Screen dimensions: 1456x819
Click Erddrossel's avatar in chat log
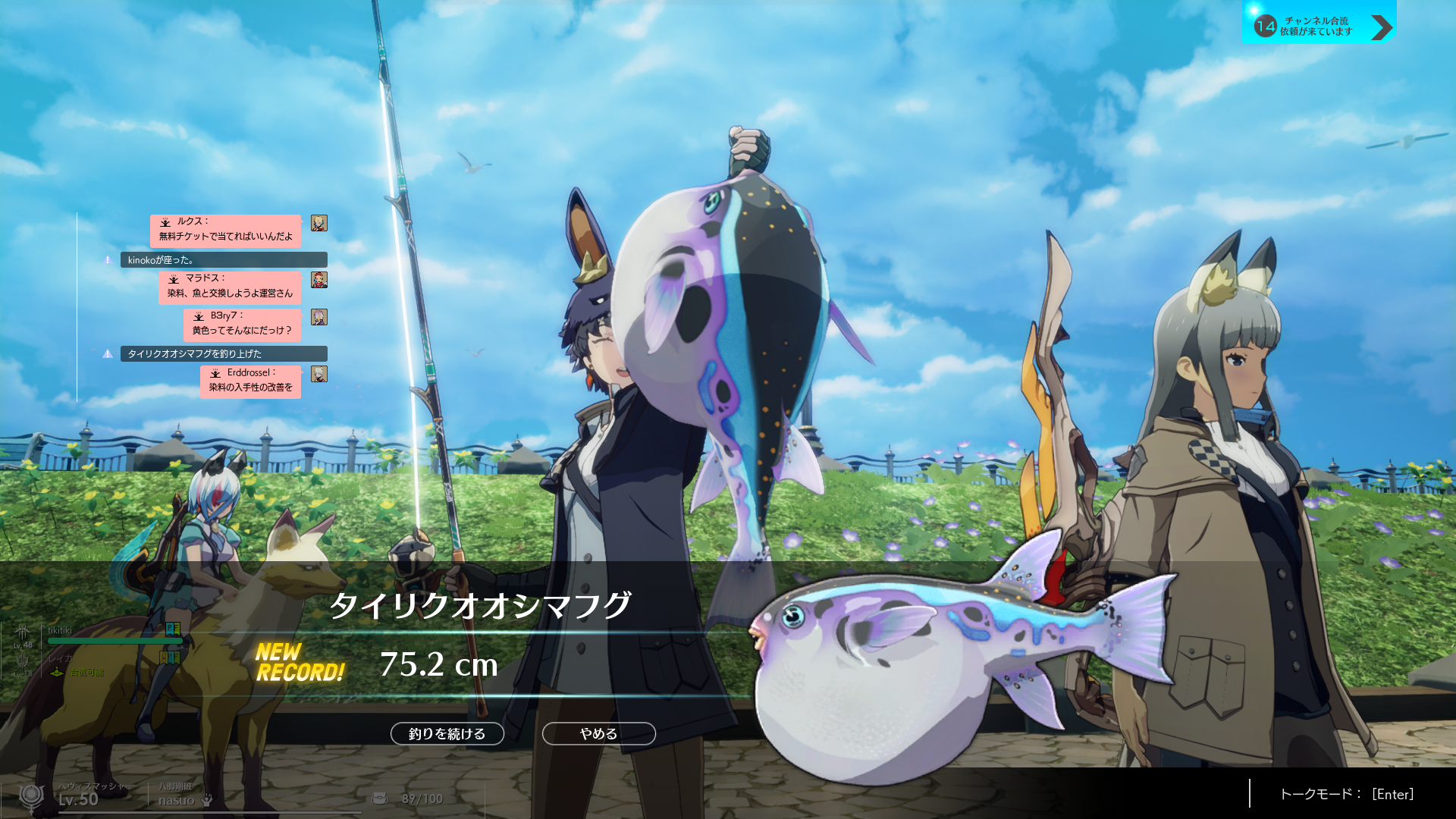(319, 374)
